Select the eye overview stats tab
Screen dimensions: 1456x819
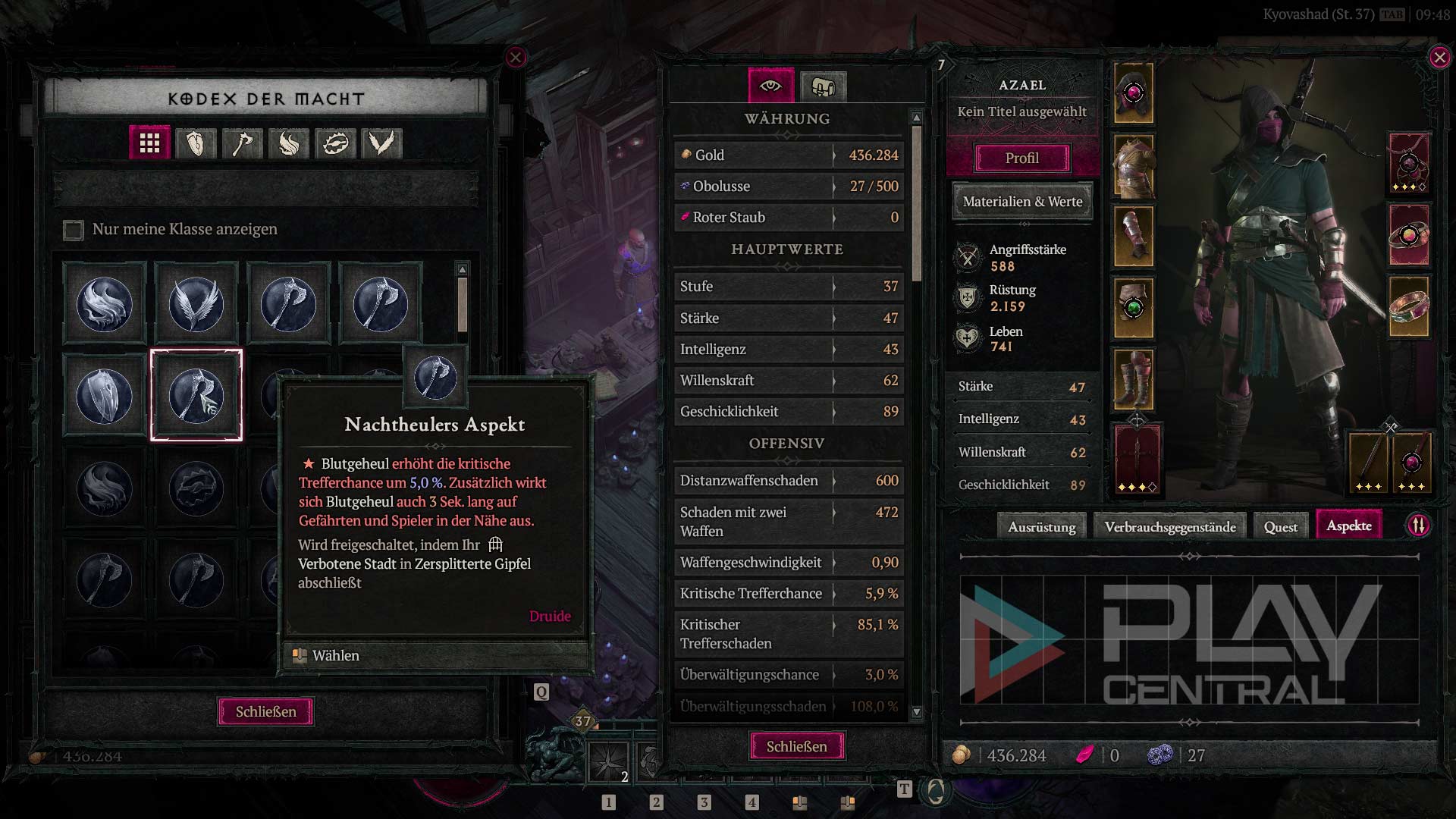[770, 86]
